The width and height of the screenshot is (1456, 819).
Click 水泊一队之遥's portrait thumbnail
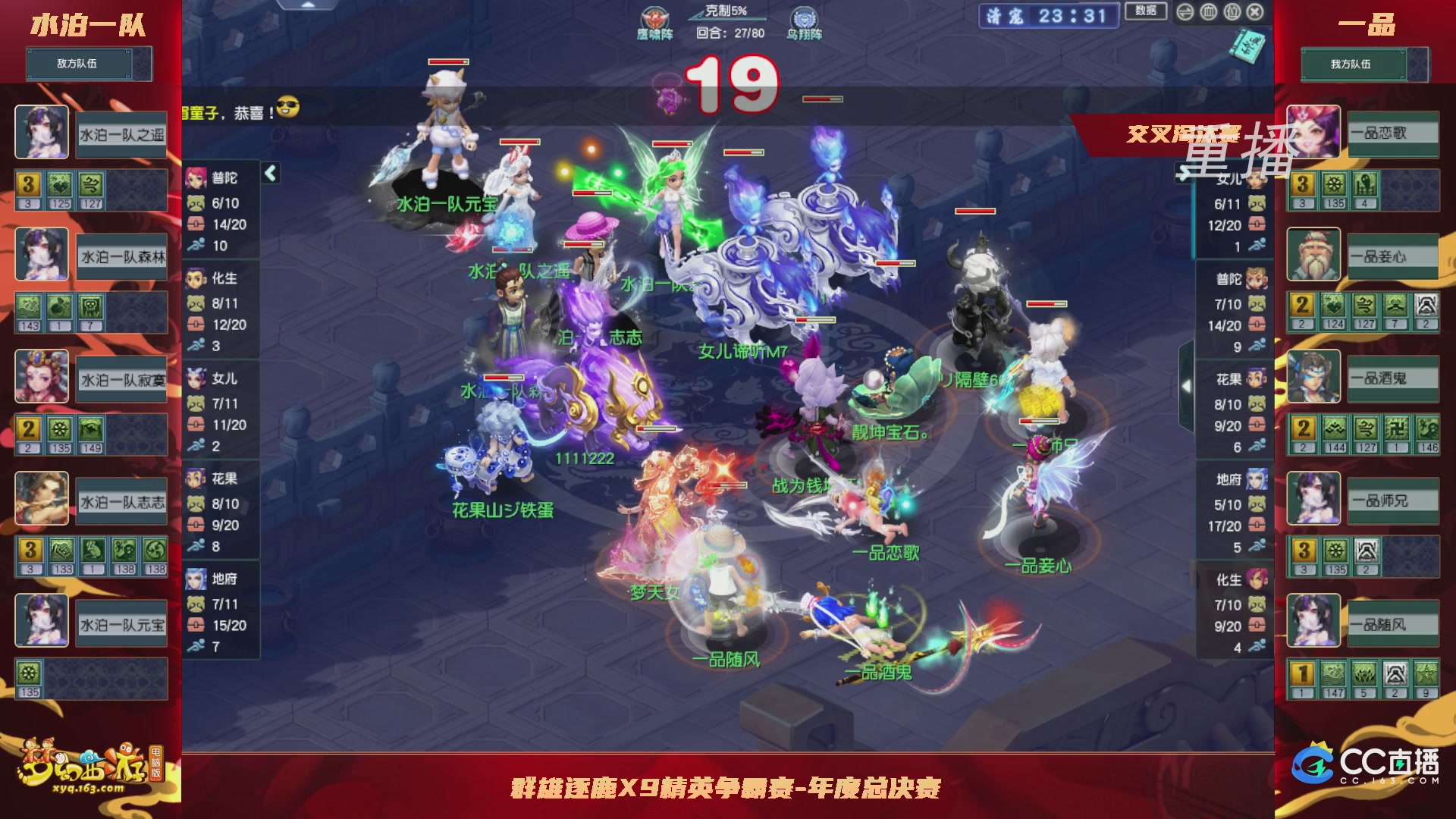(x=42, y=132)
